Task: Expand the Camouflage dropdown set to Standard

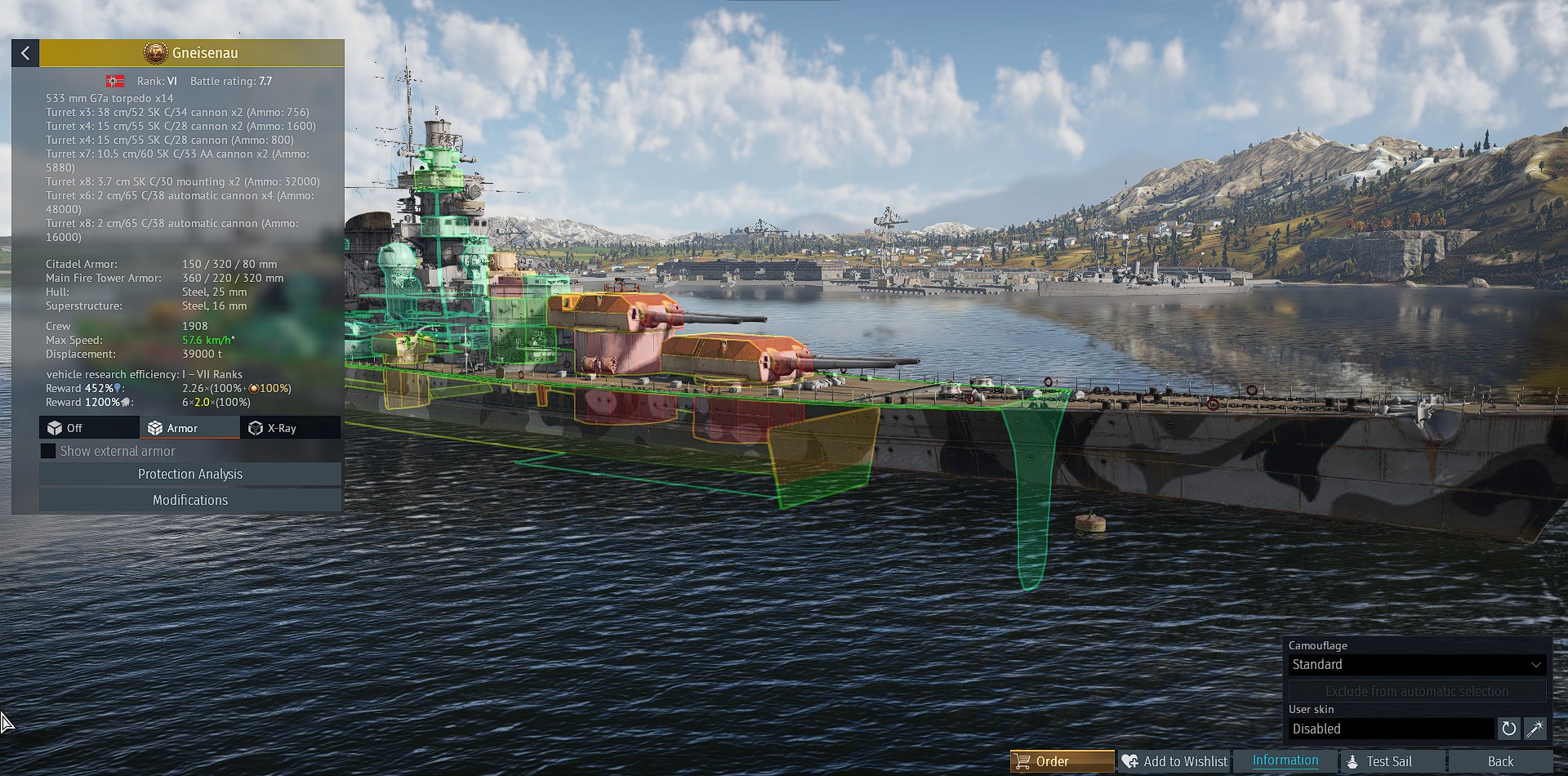Action: 1416,665
